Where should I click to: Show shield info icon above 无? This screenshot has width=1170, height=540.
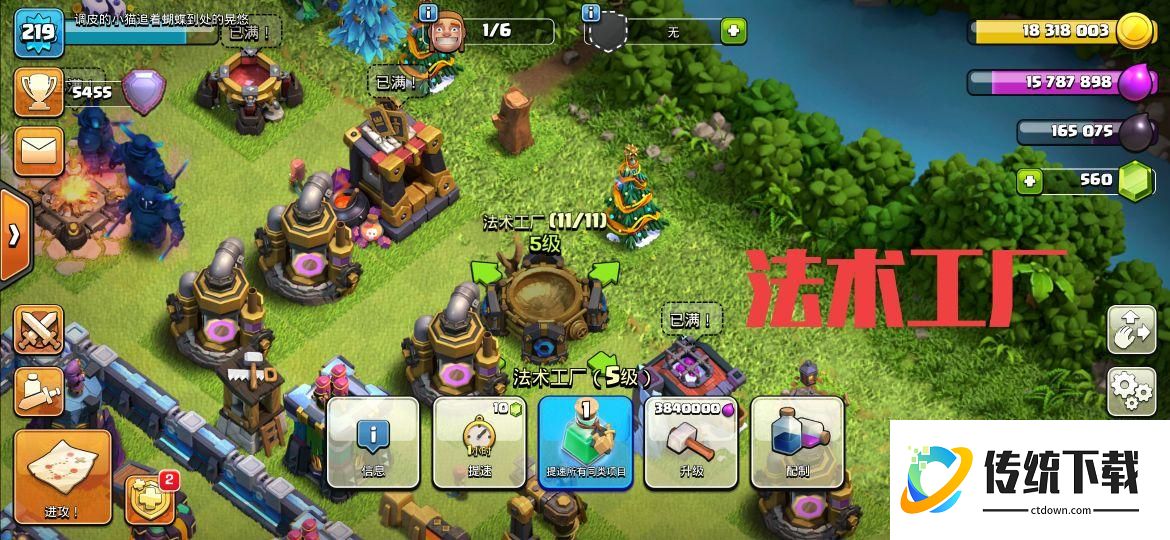pos(591,12)
